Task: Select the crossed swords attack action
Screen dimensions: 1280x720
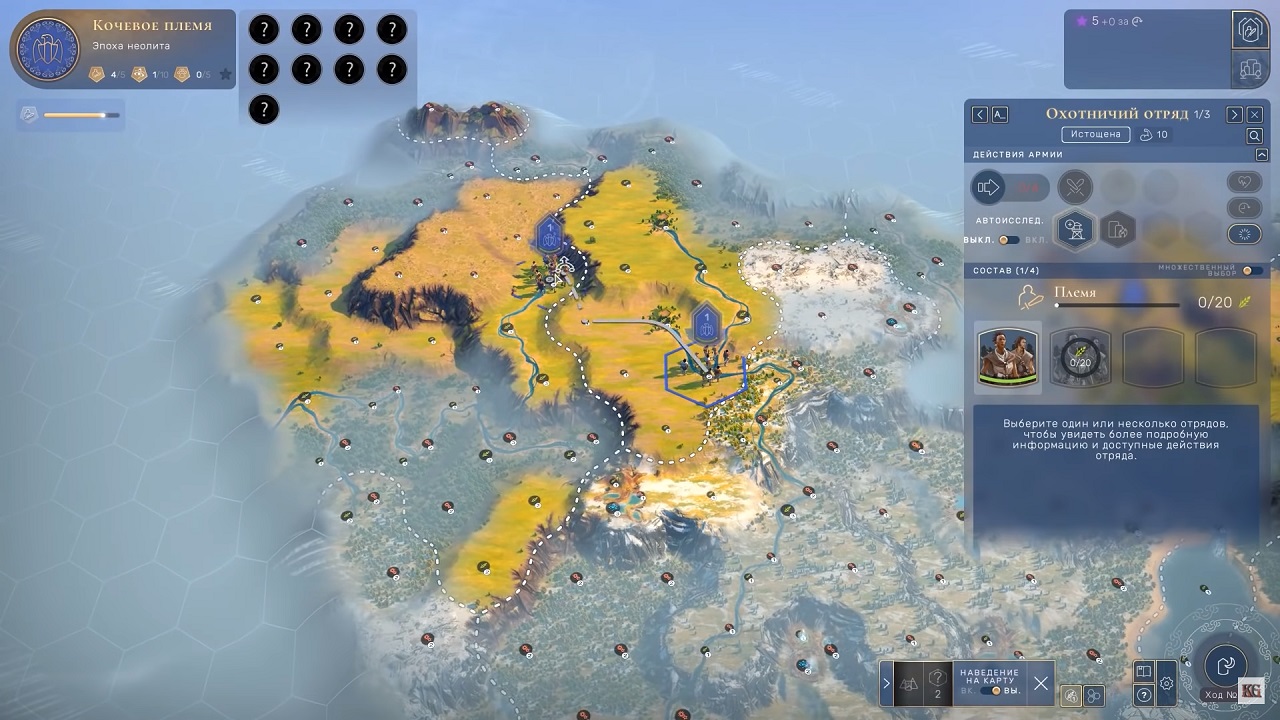Action: click(1076, 187)
